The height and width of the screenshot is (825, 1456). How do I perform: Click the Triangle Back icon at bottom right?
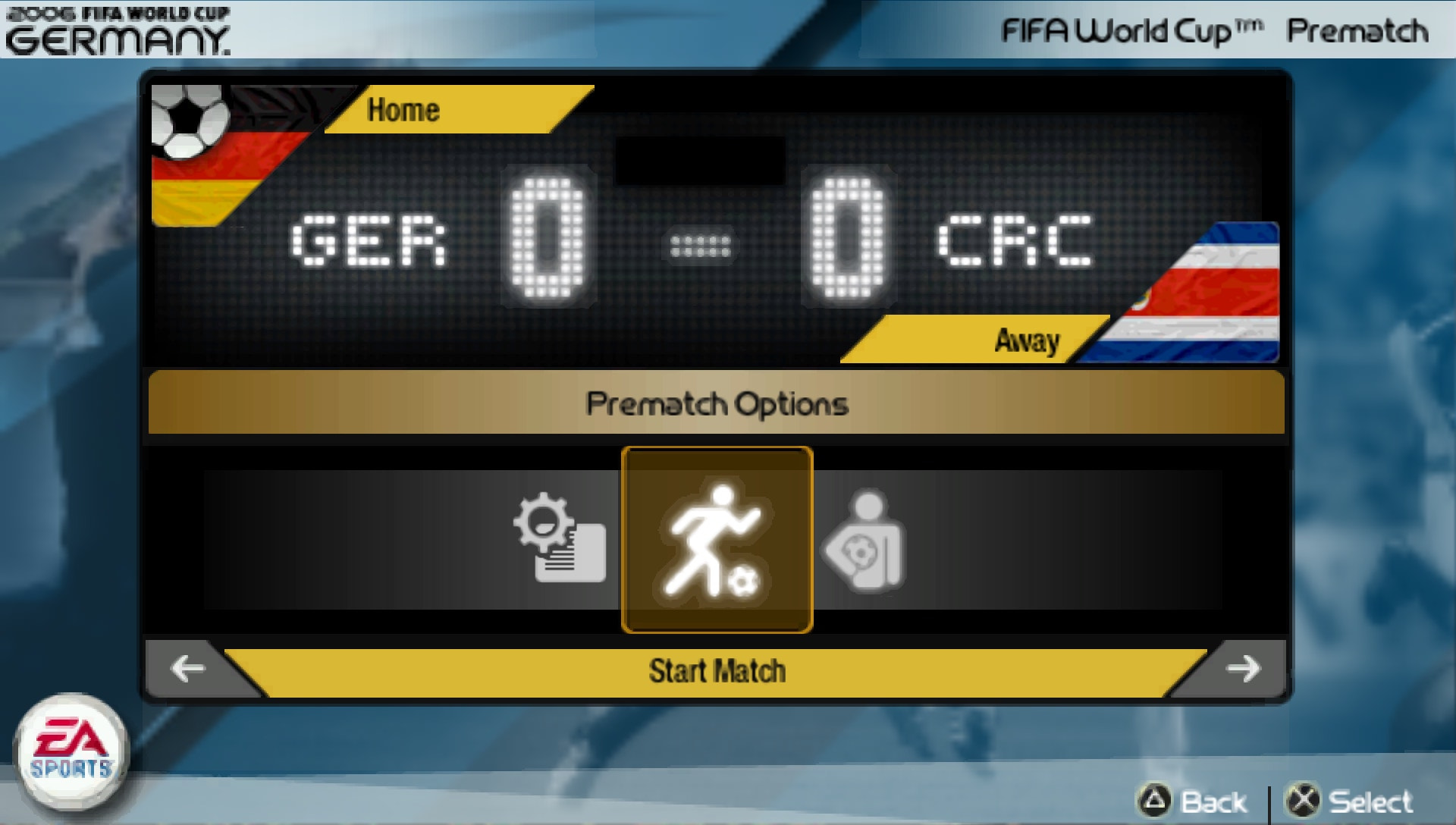pos(1153,801)
